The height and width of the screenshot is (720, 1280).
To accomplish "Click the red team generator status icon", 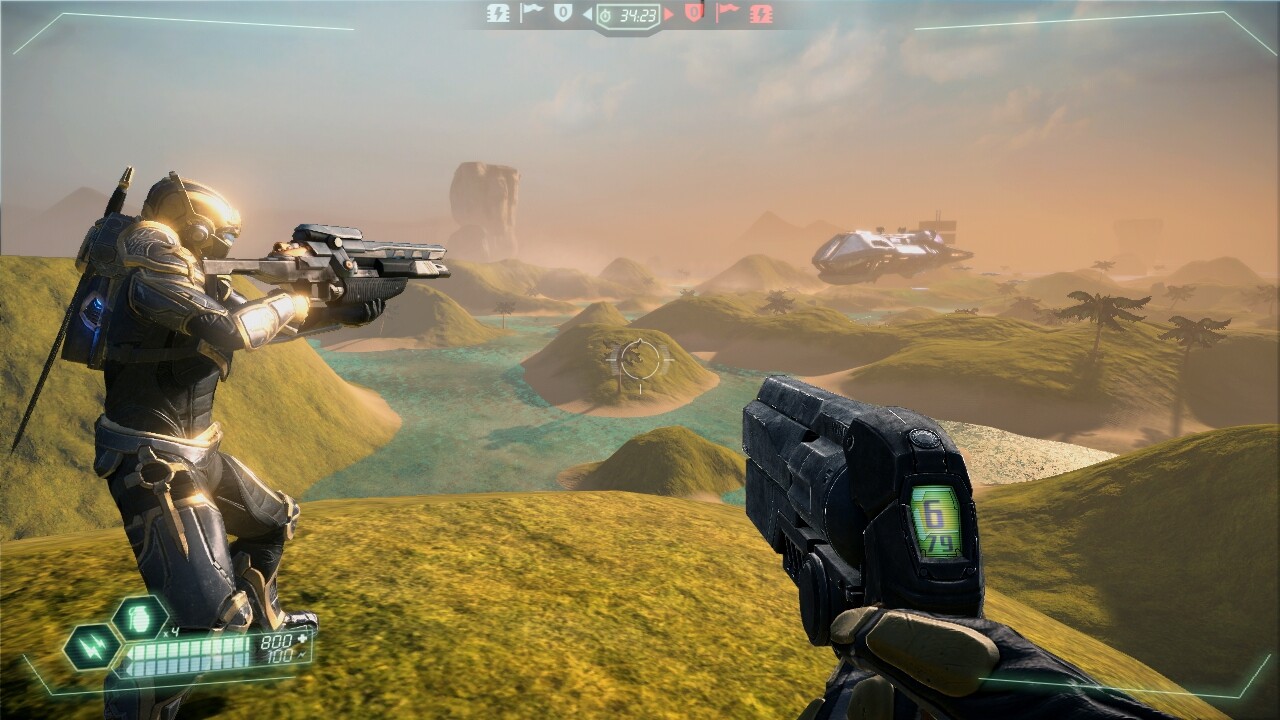I will pyautogui.click(x=761, y=13).
